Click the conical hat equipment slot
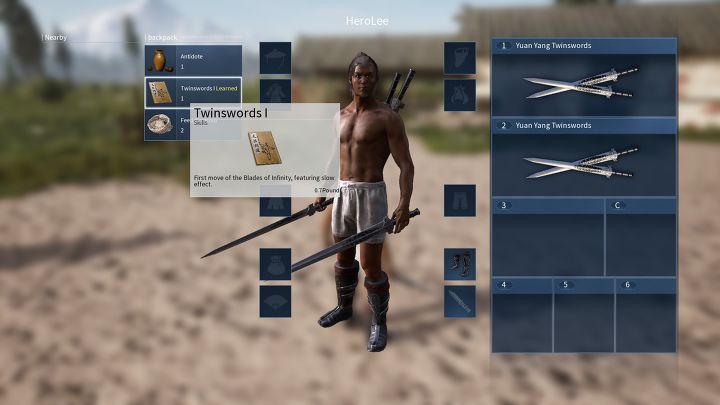Screen dimensions: 720x405 [x=275, y=57]
